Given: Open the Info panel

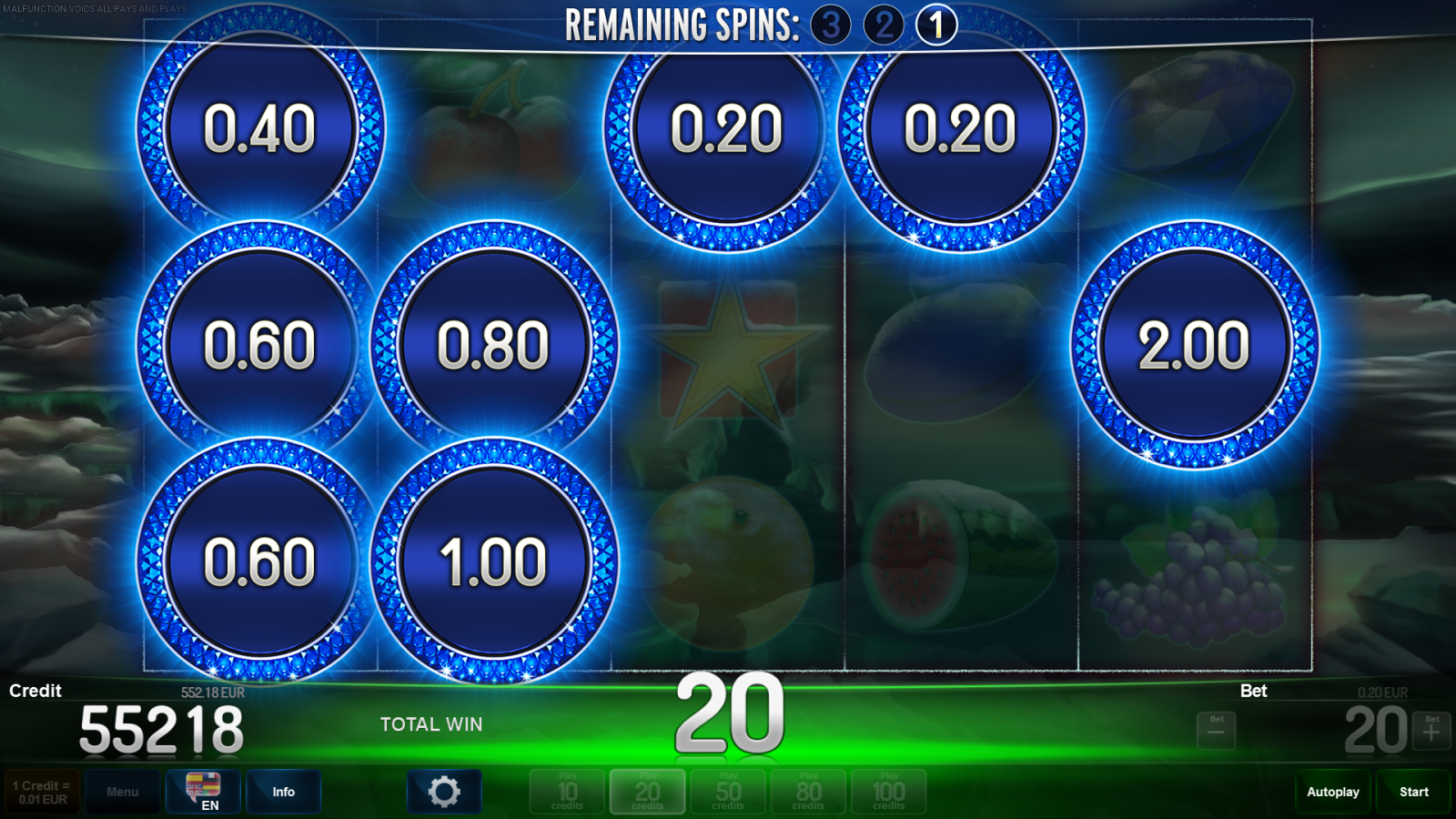Looking at the screenshot, I should pos(283,791).
